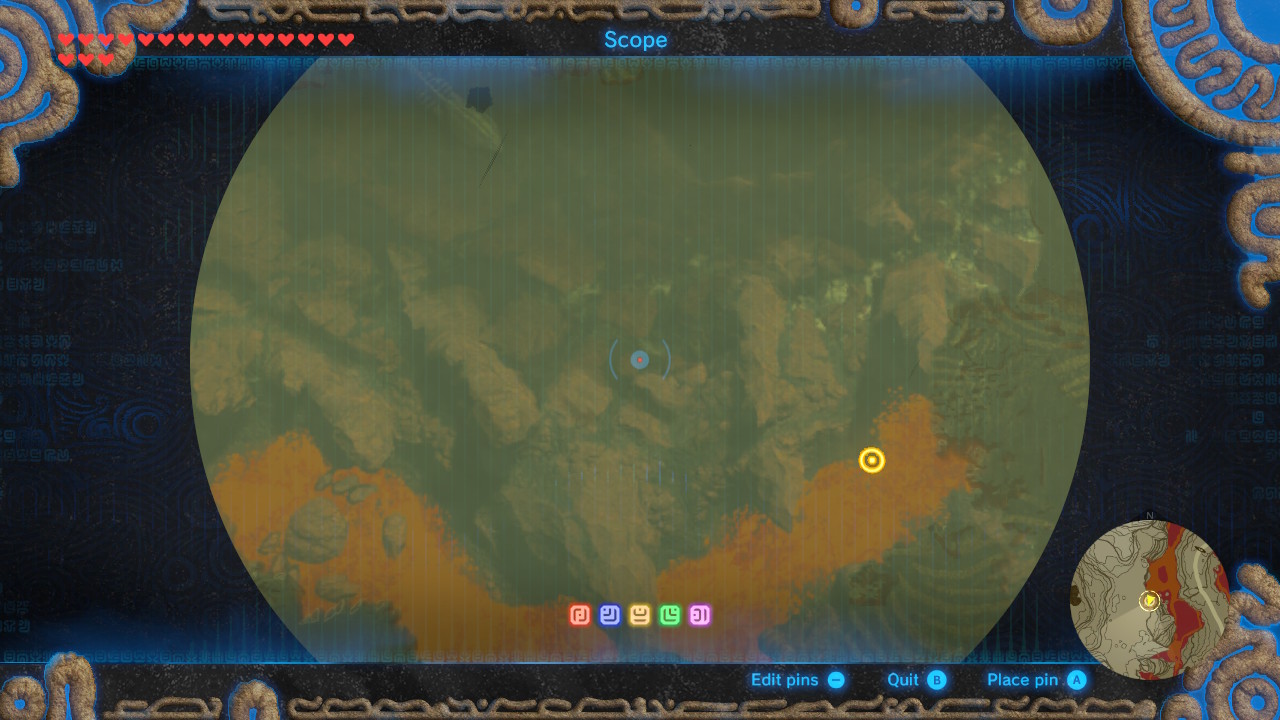Click the last heart on the second row
This screenshot has width=1280, height=720.
[107, 58]
